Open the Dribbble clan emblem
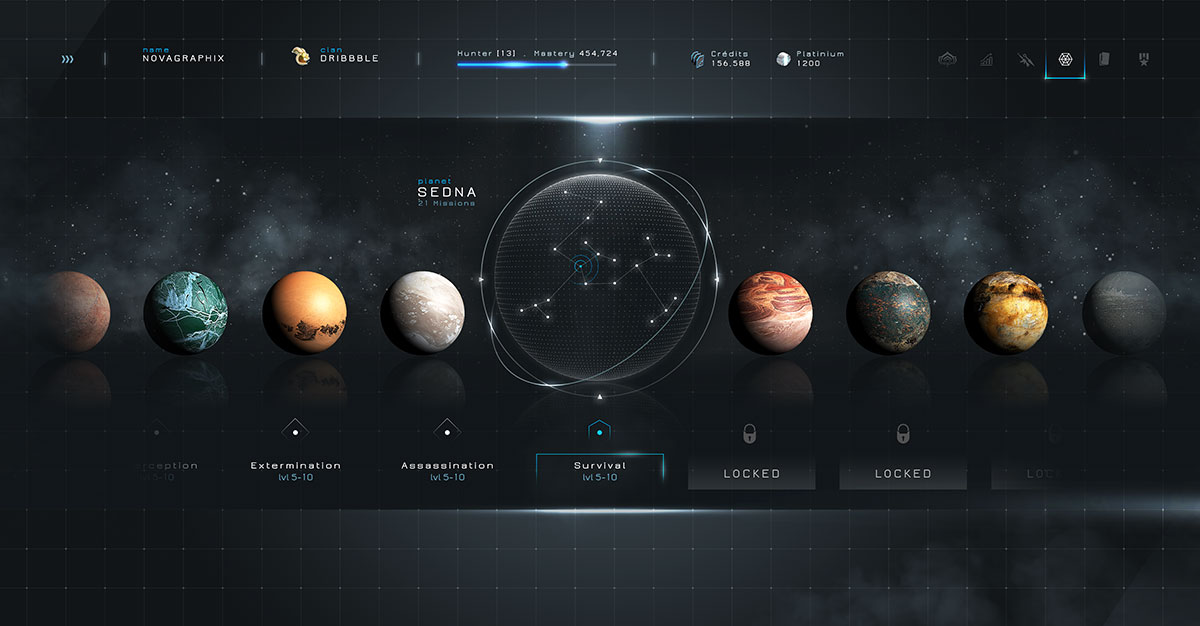The width and height of the screenshot is (1200, 626). [x=299, y=57]
